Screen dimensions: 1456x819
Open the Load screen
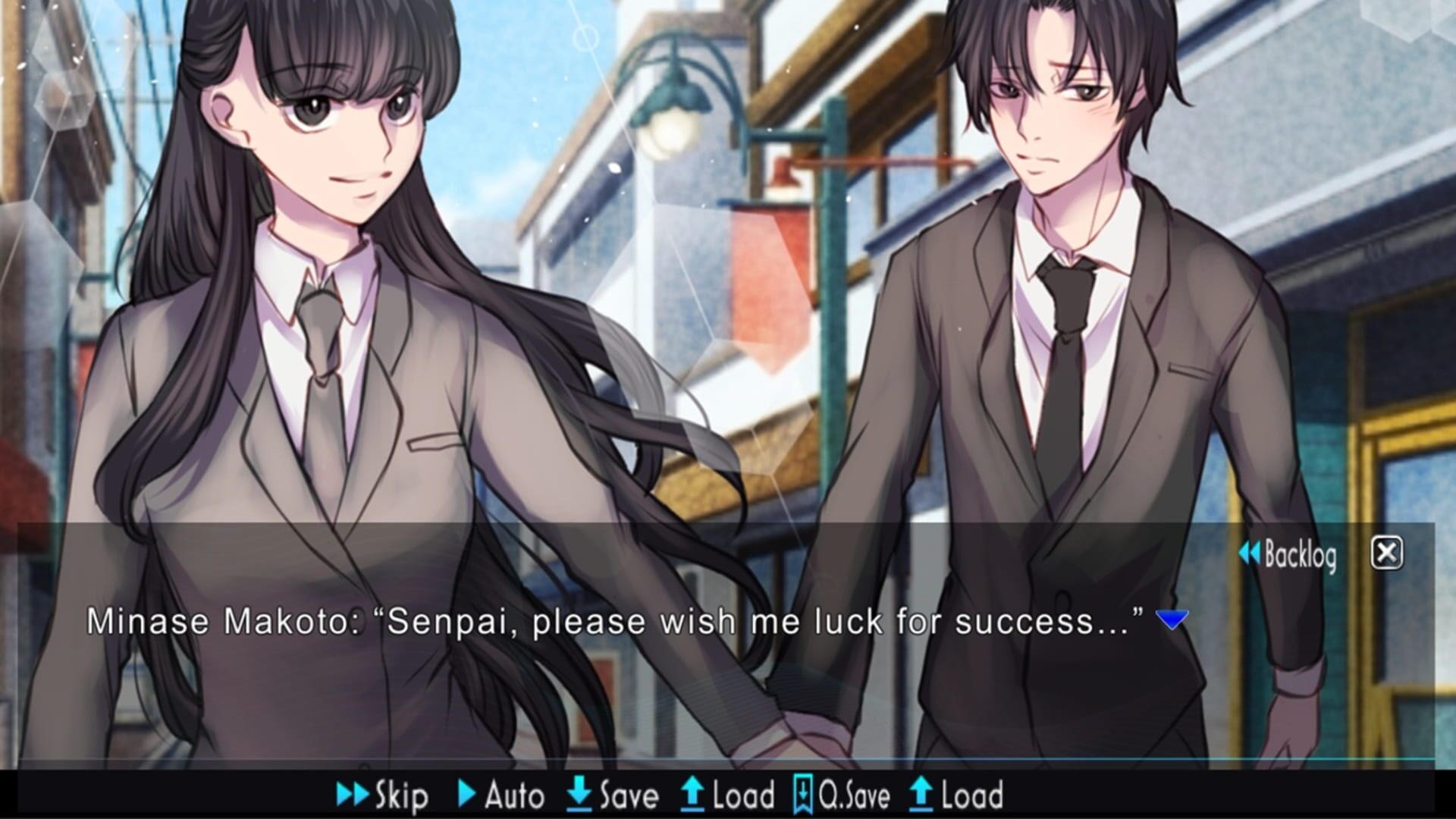pyautogui.click(x=732, y=794)
